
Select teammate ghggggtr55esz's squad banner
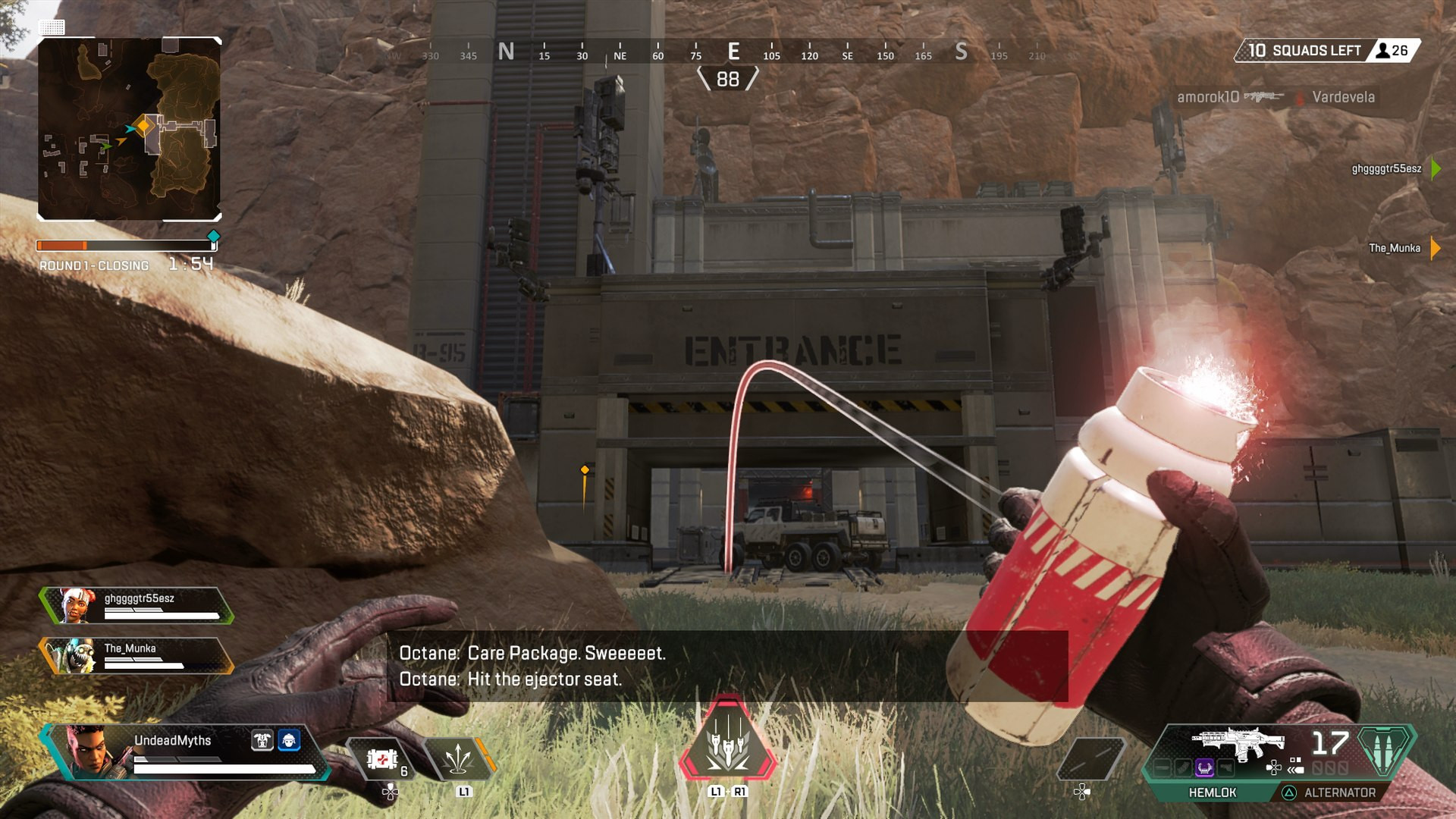coord(136,605)
